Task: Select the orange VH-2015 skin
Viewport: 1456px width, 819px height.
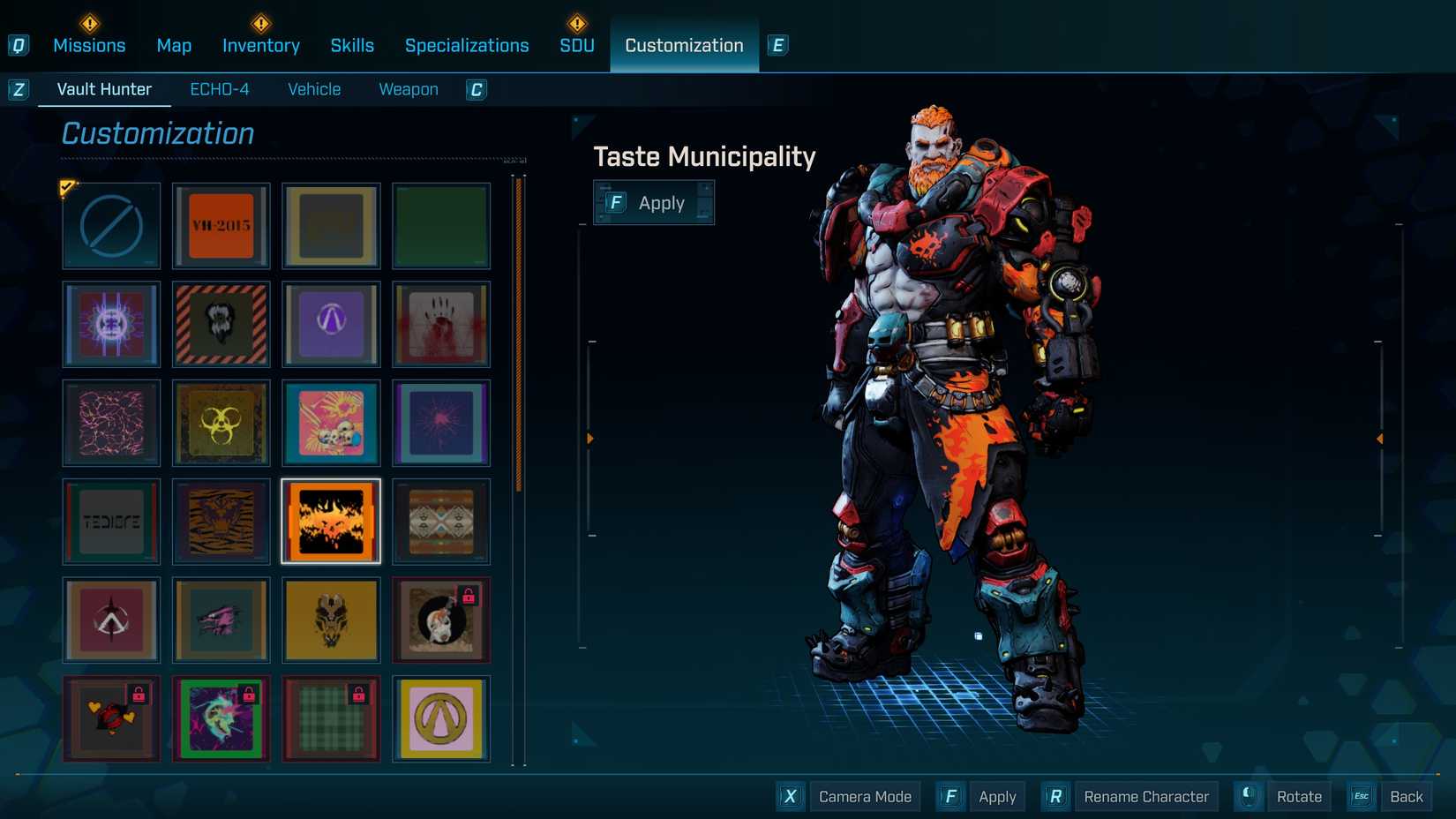Action: tap(221, 226)
